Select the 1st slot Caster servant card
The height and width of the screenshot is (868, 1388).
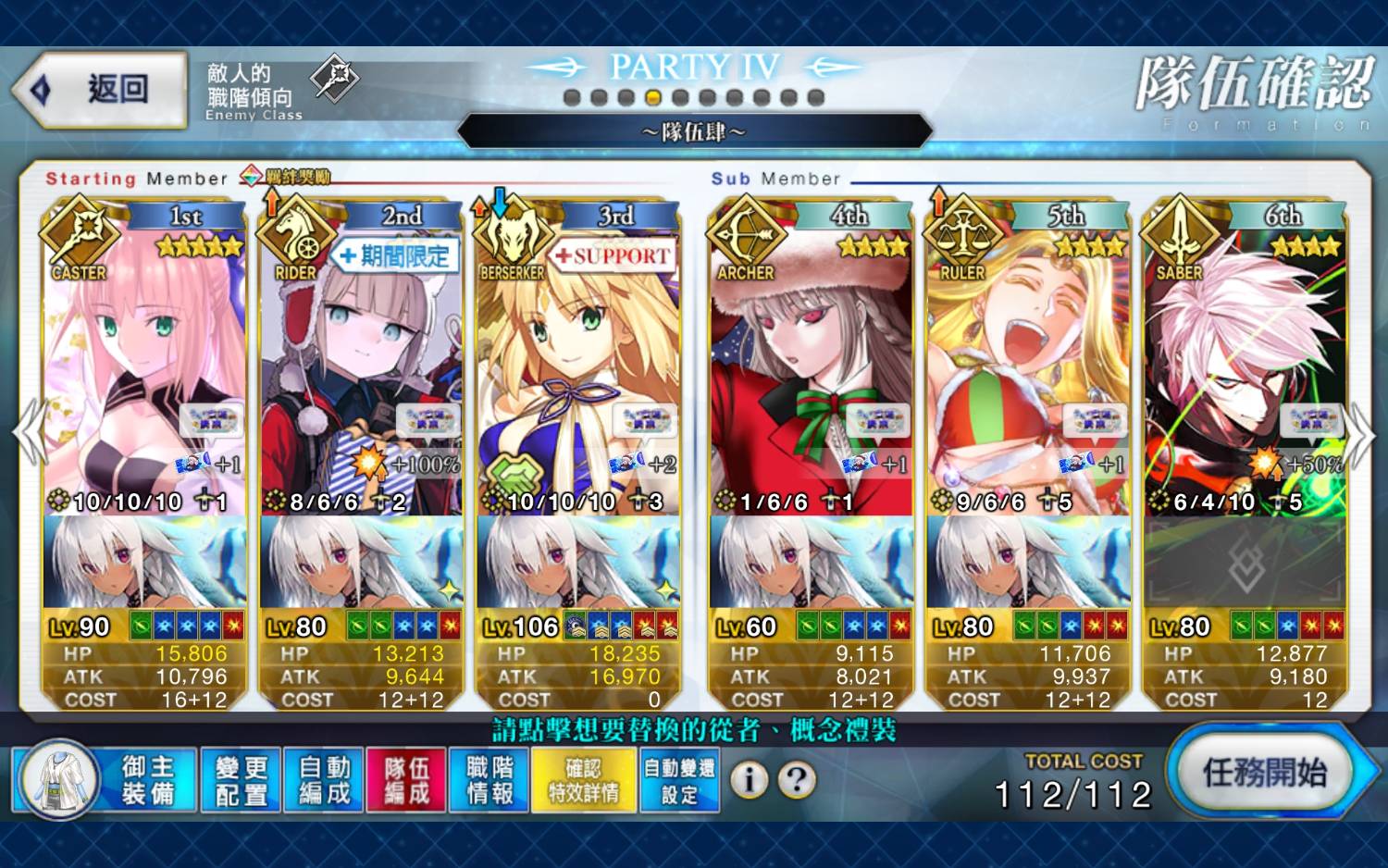point(144,370)
